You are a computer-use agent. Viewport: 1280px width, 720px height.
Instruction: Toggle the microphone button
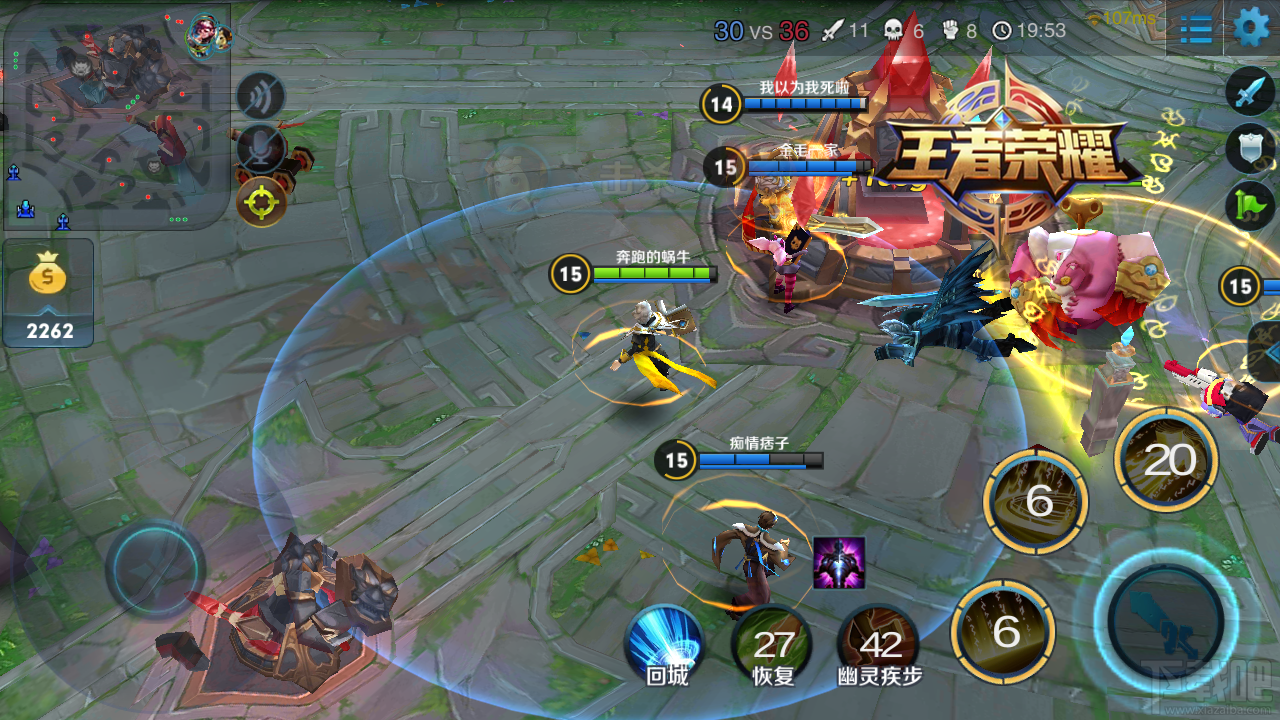pyautogui.click(x=261, y=148)
